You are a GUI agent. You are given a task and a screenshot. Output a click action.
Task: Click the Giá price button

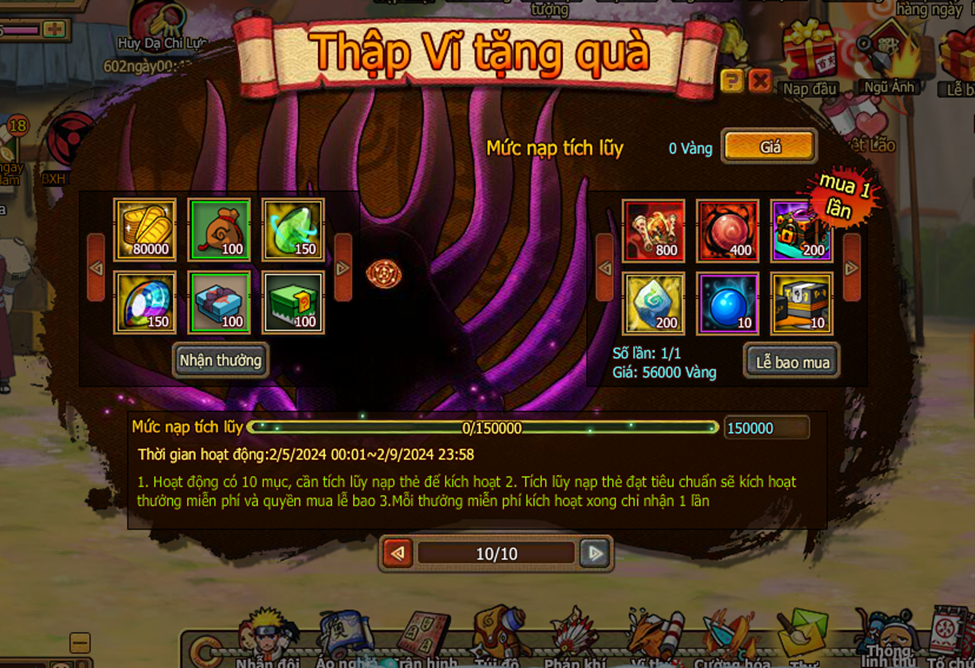tap(769, 147)
